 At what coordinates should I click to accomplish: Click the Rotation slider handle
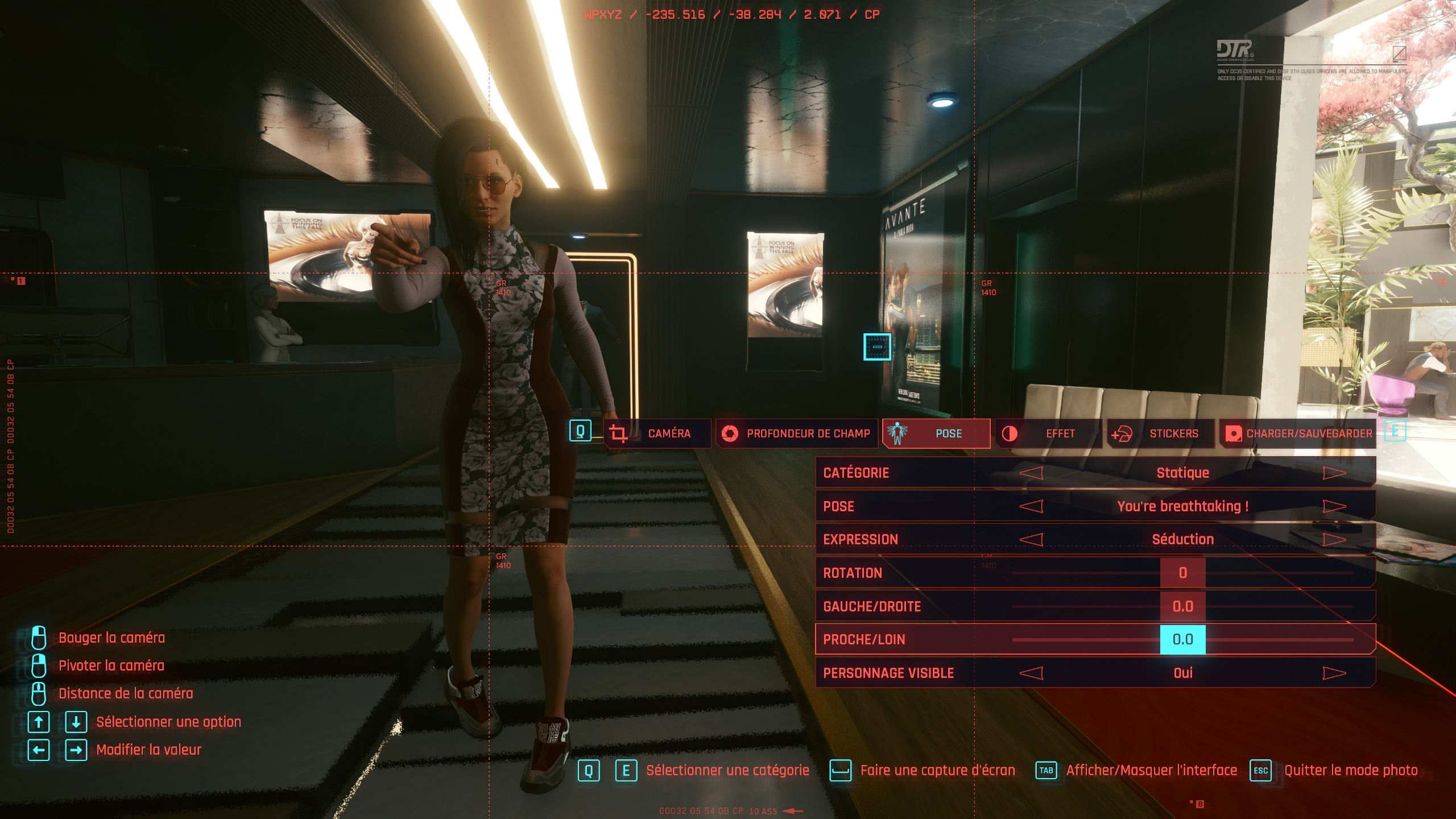(1182, 573)
